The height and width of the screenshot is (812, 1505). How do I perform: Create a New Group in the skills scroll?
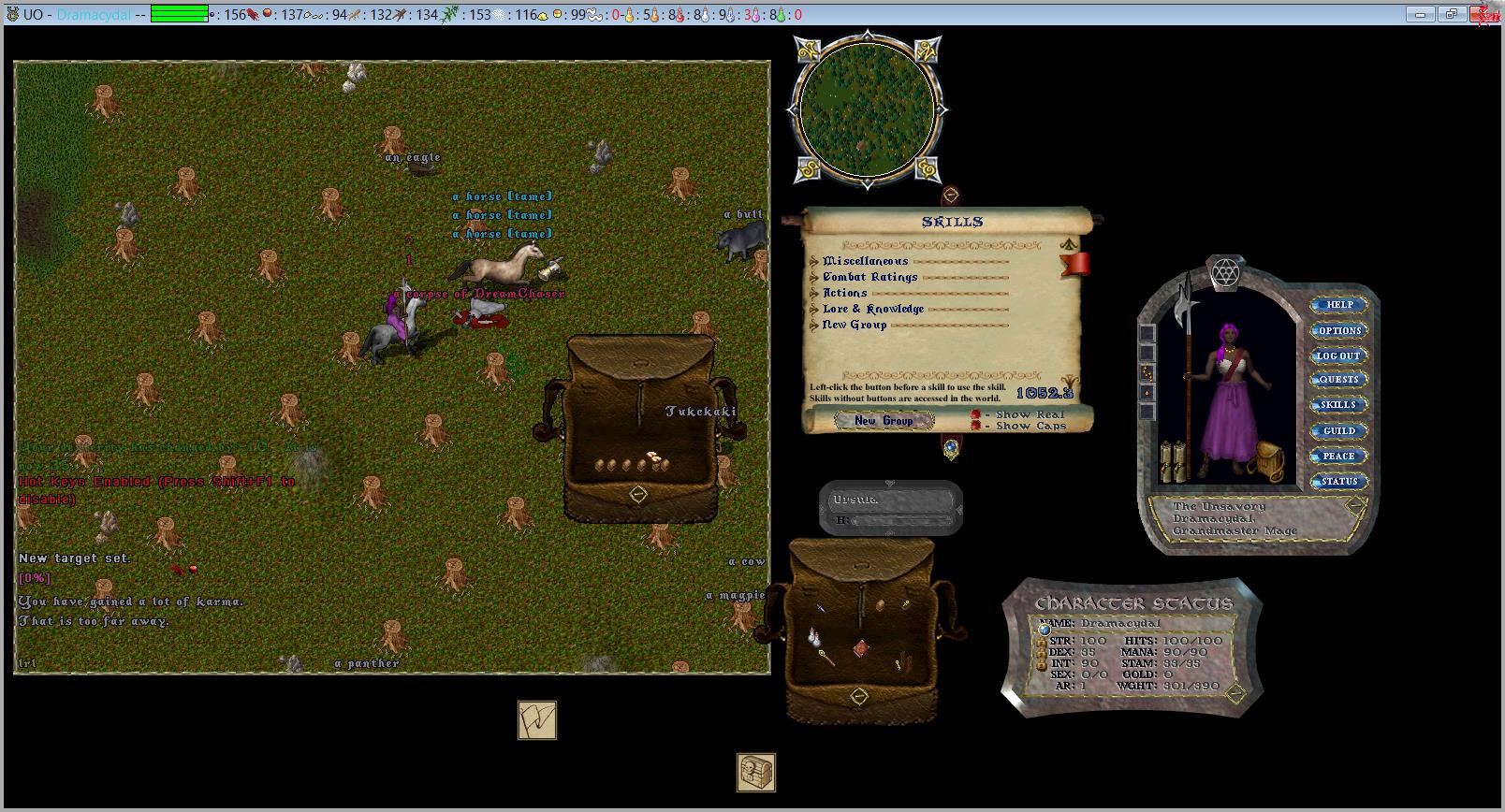click(x=884, y=421)
